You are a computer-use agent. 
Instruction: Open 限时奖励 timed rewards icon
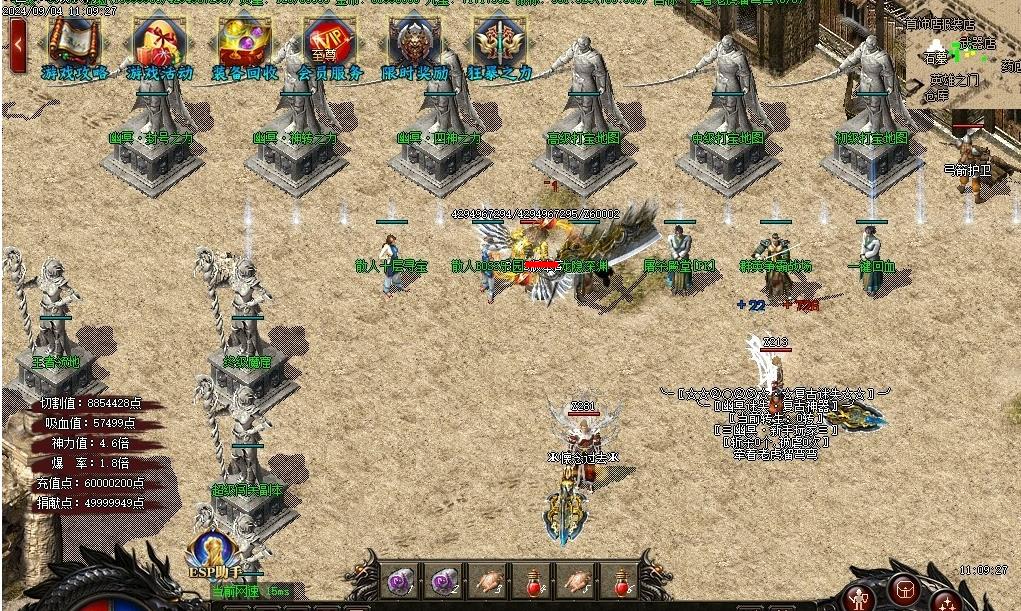pos(414,44)
